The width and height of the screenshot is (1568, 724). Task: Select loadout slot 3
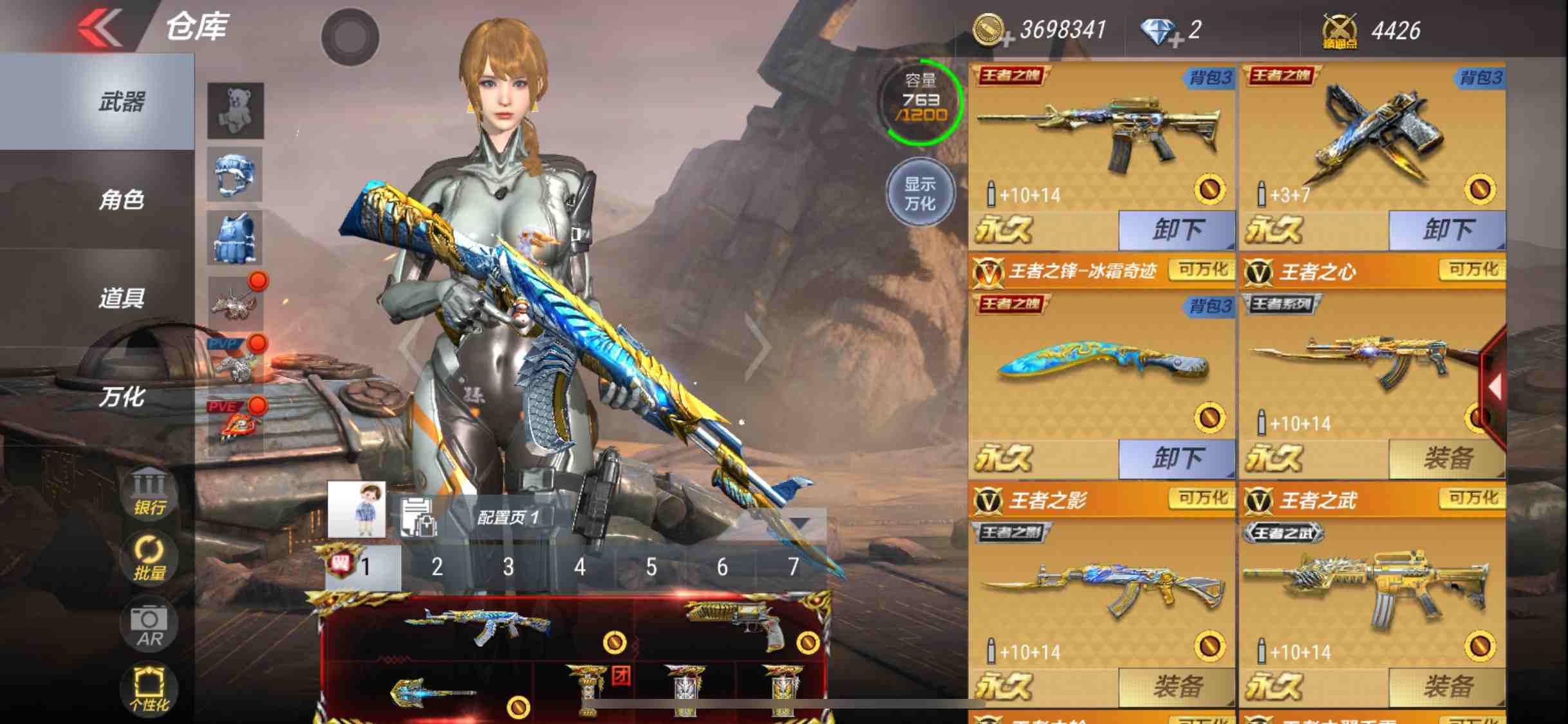click(509, 568)
